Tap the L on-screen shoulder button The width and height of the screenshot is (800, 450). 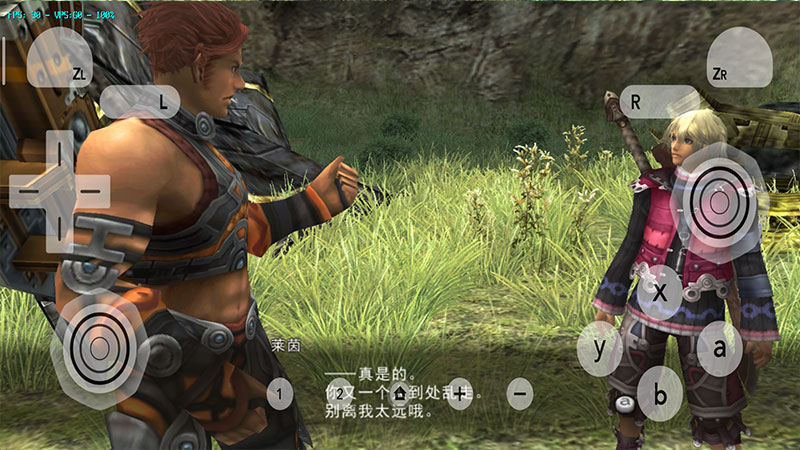140,101
